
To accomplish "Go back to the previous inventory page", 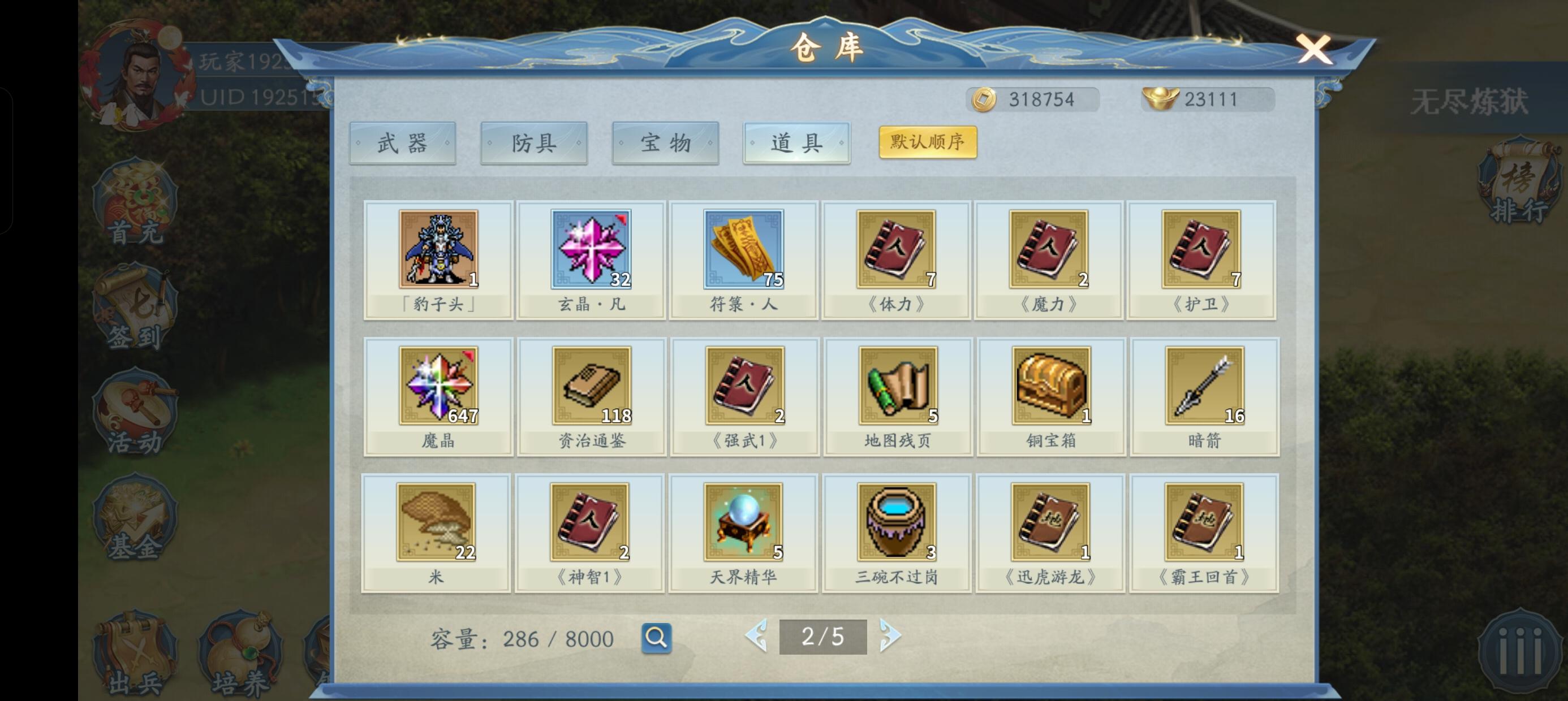I will [x=756, y=637].
